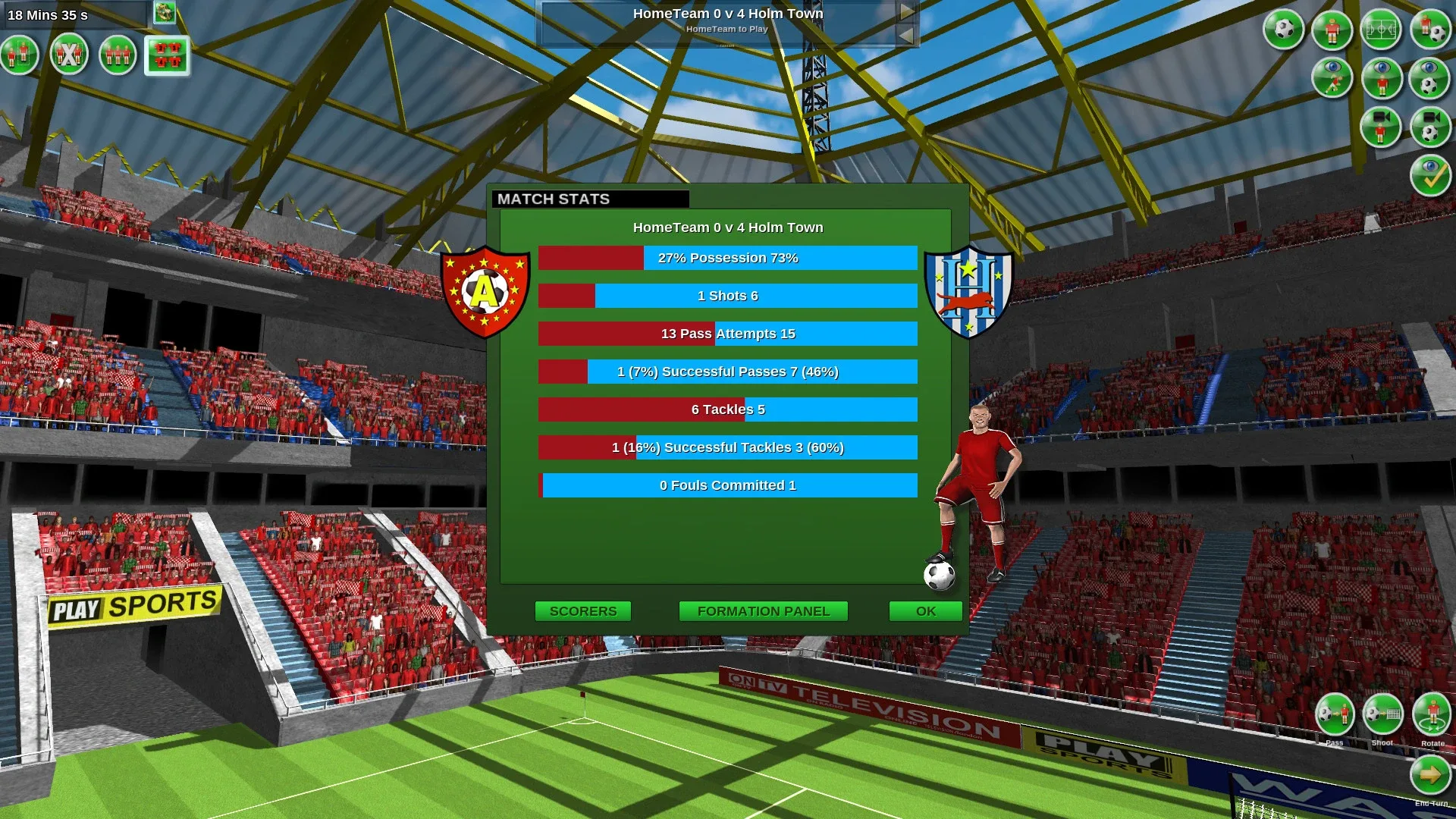Switch to ball camera view

pyautogui.click(x=1430, y=127)
